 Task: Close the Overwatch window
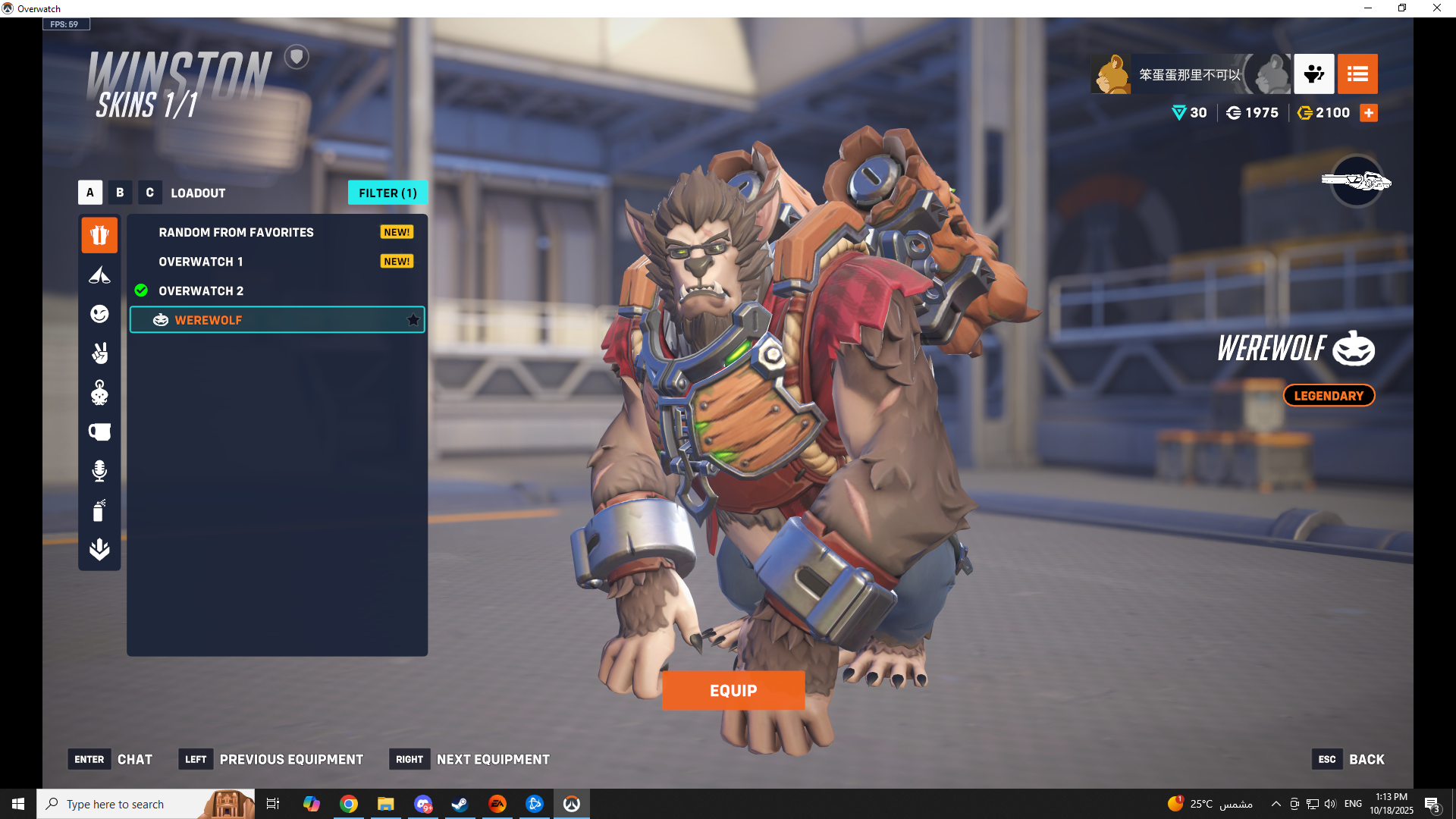click(1436, 8)
